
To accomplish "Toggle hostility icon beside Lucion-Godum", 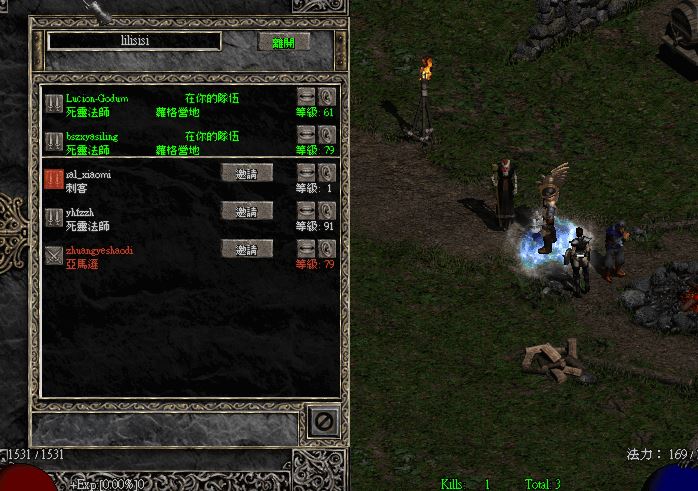I will (x=54, y=103).
